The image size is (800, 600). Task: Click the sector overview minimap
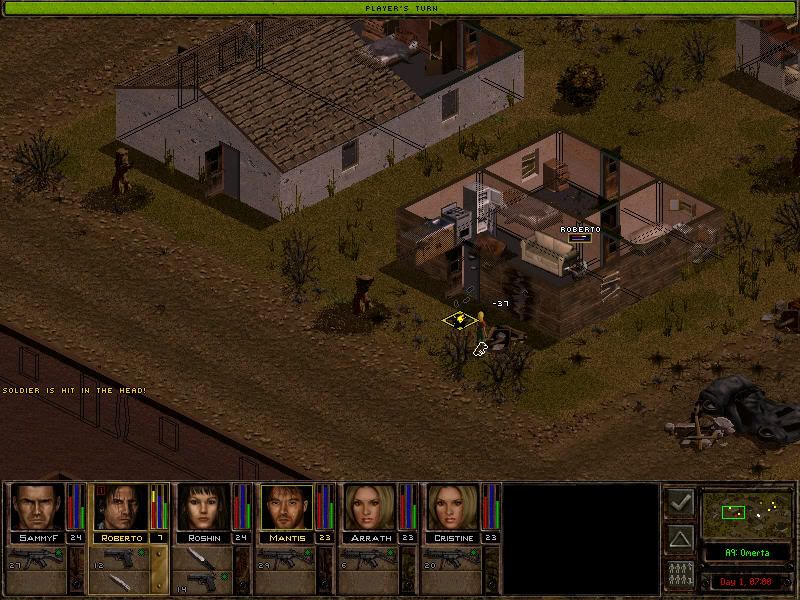point(745,512)
